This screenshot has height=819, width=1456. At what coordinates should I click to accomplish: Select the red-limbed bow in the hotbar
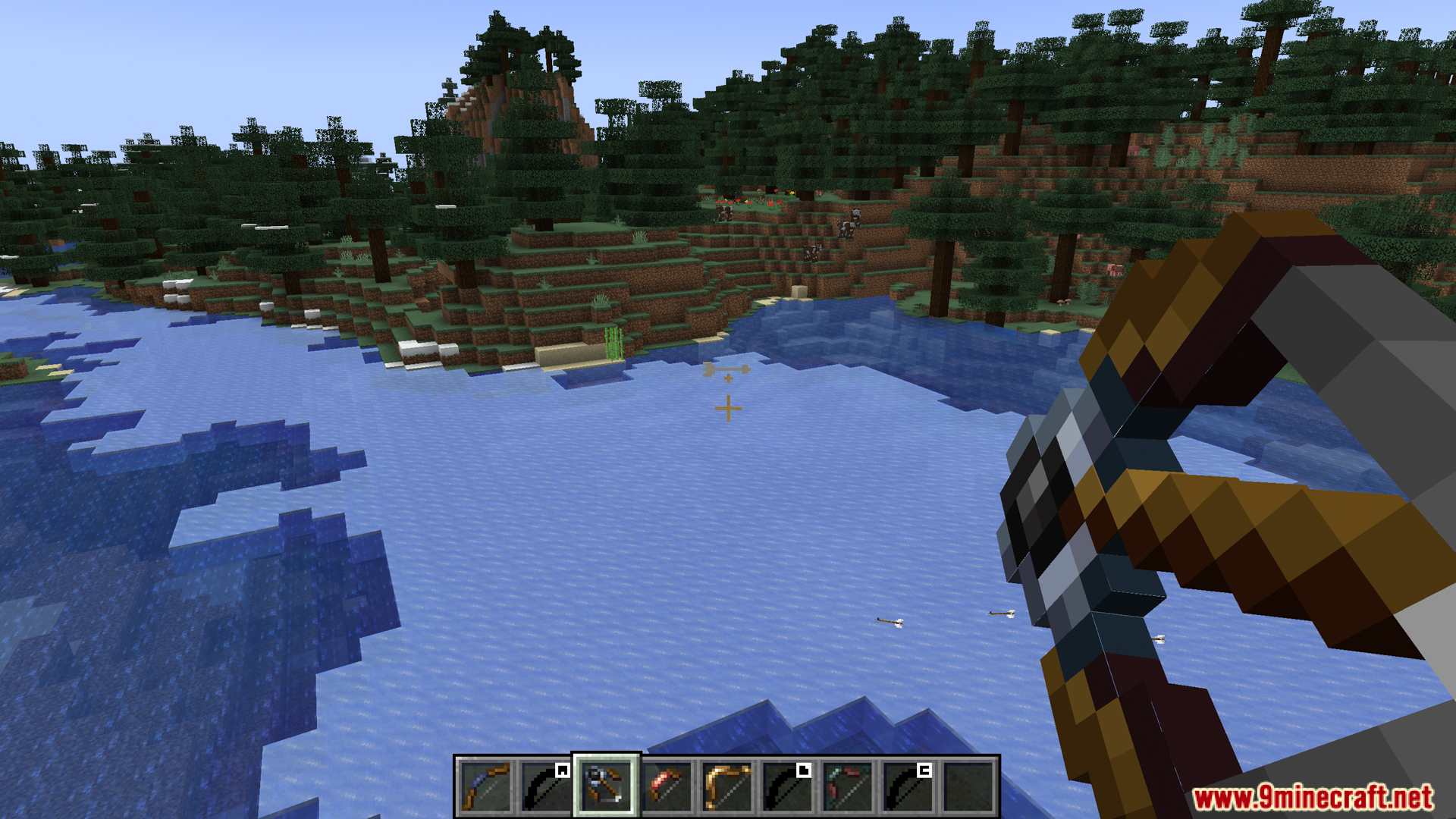pyautogui.click(x=667, y=786)
